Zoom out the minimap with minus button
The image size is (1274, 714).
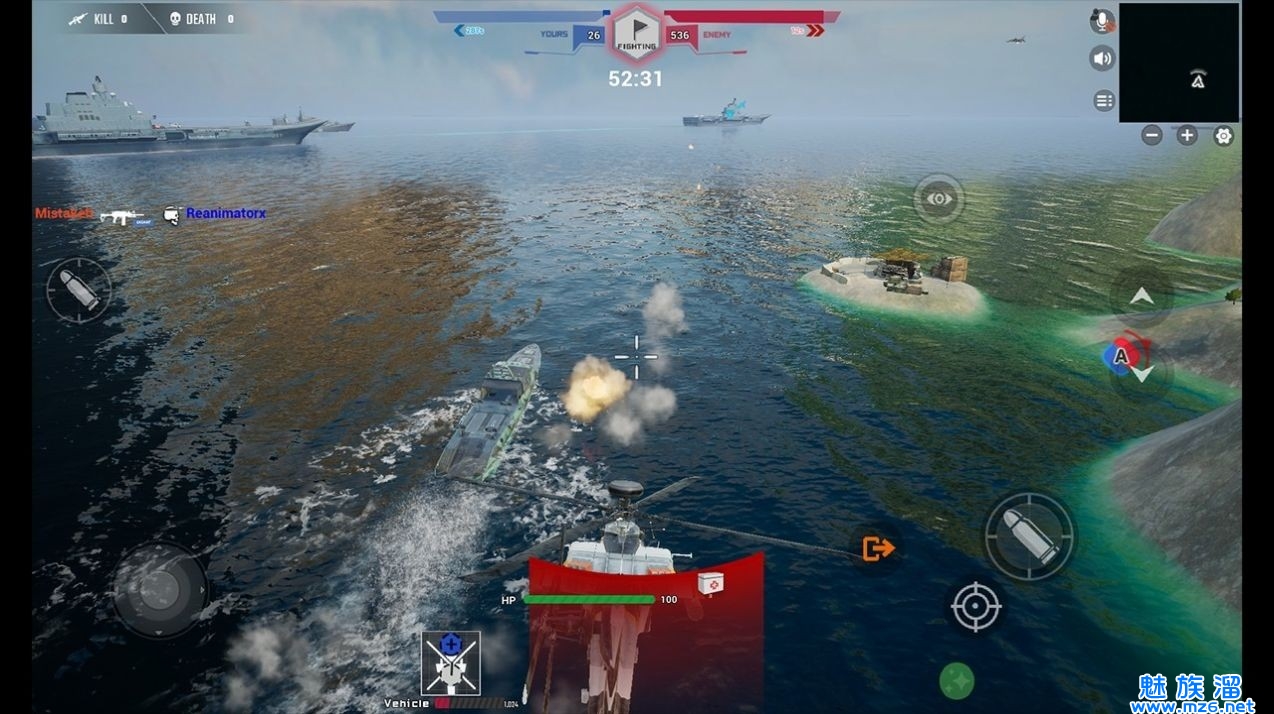pyautogui.click(x=1152, y=136)
